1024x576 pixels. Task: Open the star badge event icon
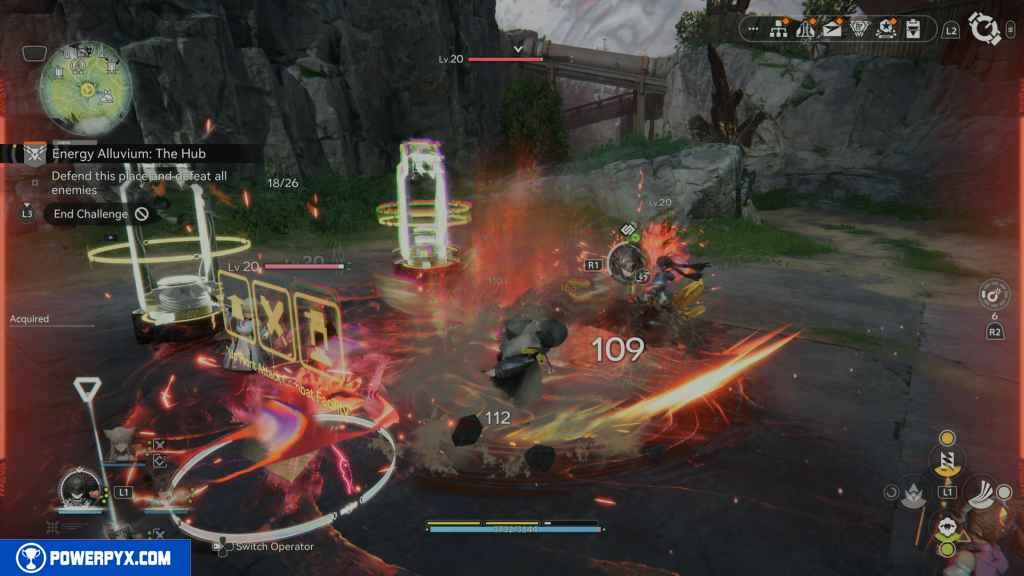pos(887,30)
